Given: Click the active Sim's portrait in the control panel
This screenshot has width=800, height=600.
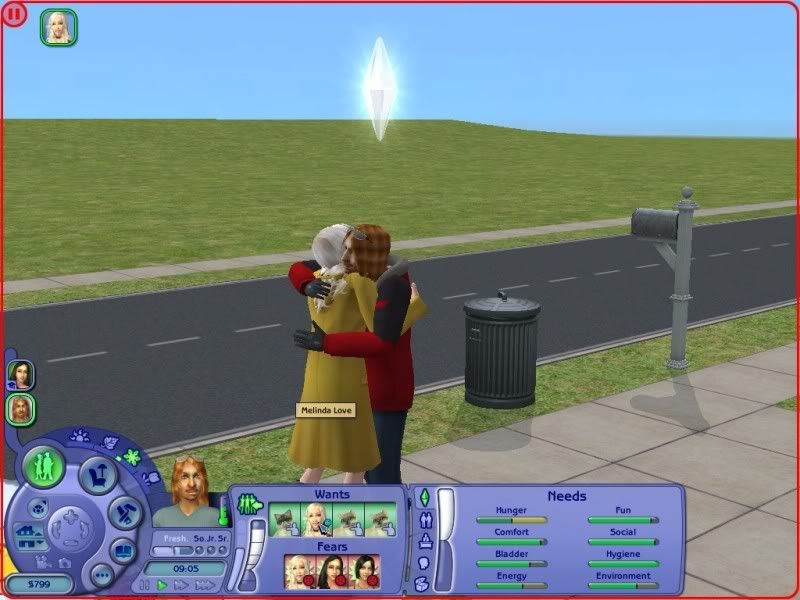Looking at the screenshot, I should 186,492.
